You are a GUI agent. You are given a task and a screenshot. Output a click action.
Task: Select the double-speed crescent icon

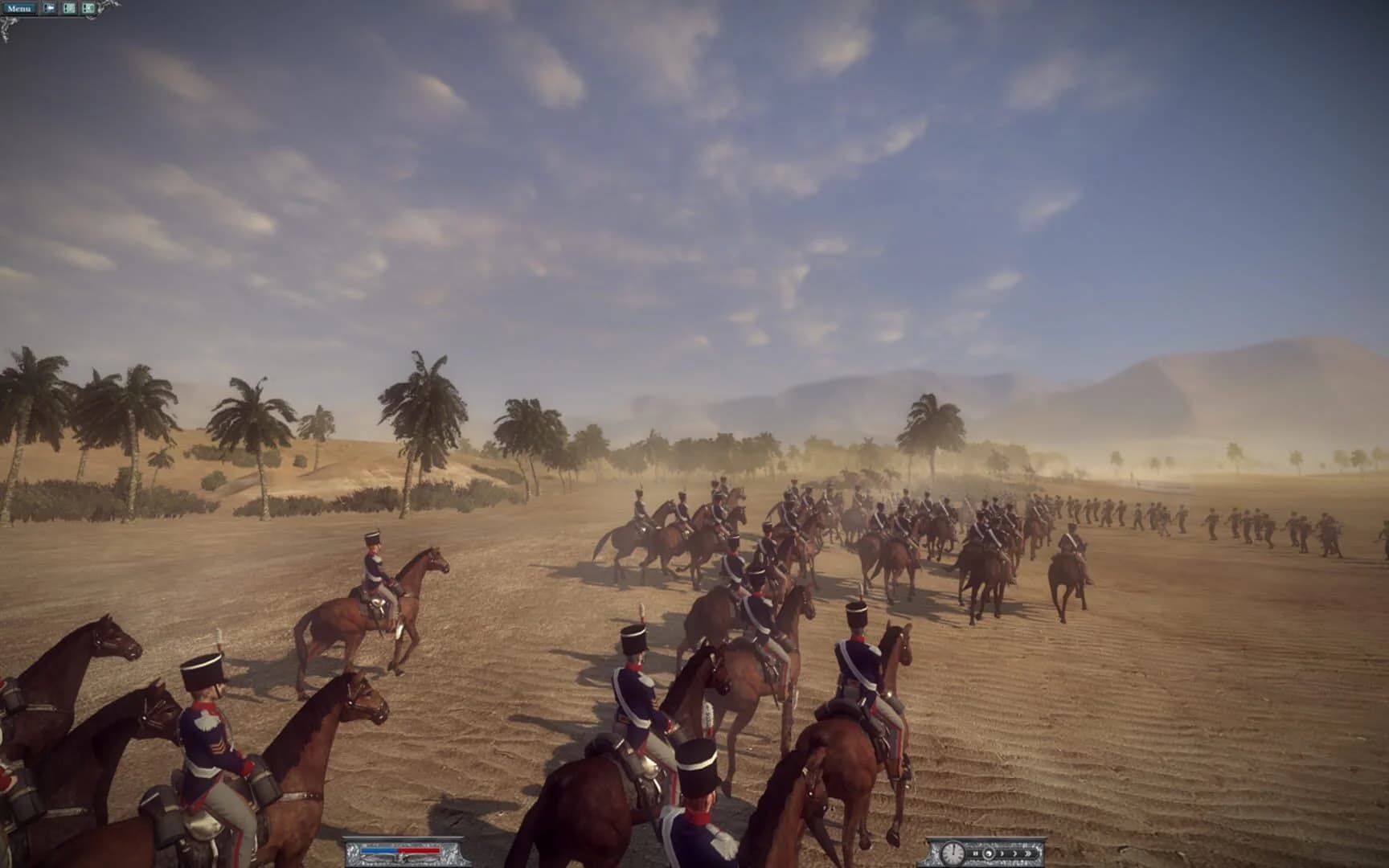[x=1002, y=854]
